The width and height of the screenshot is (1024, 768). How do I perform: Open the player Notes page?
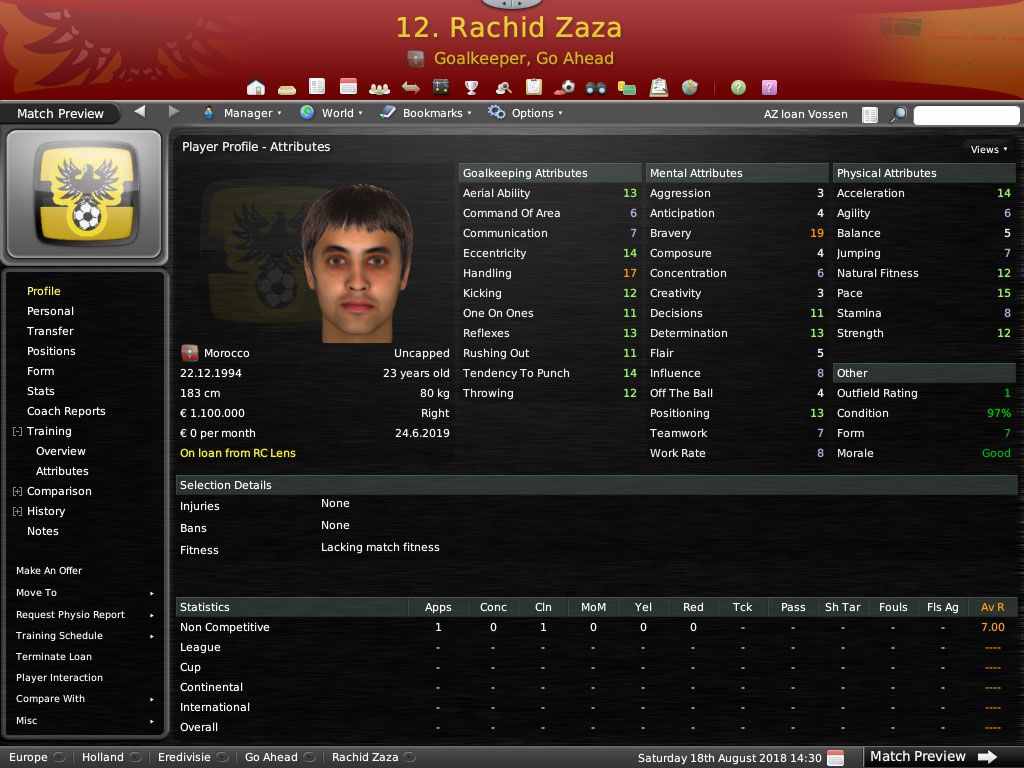coord(43,531)
